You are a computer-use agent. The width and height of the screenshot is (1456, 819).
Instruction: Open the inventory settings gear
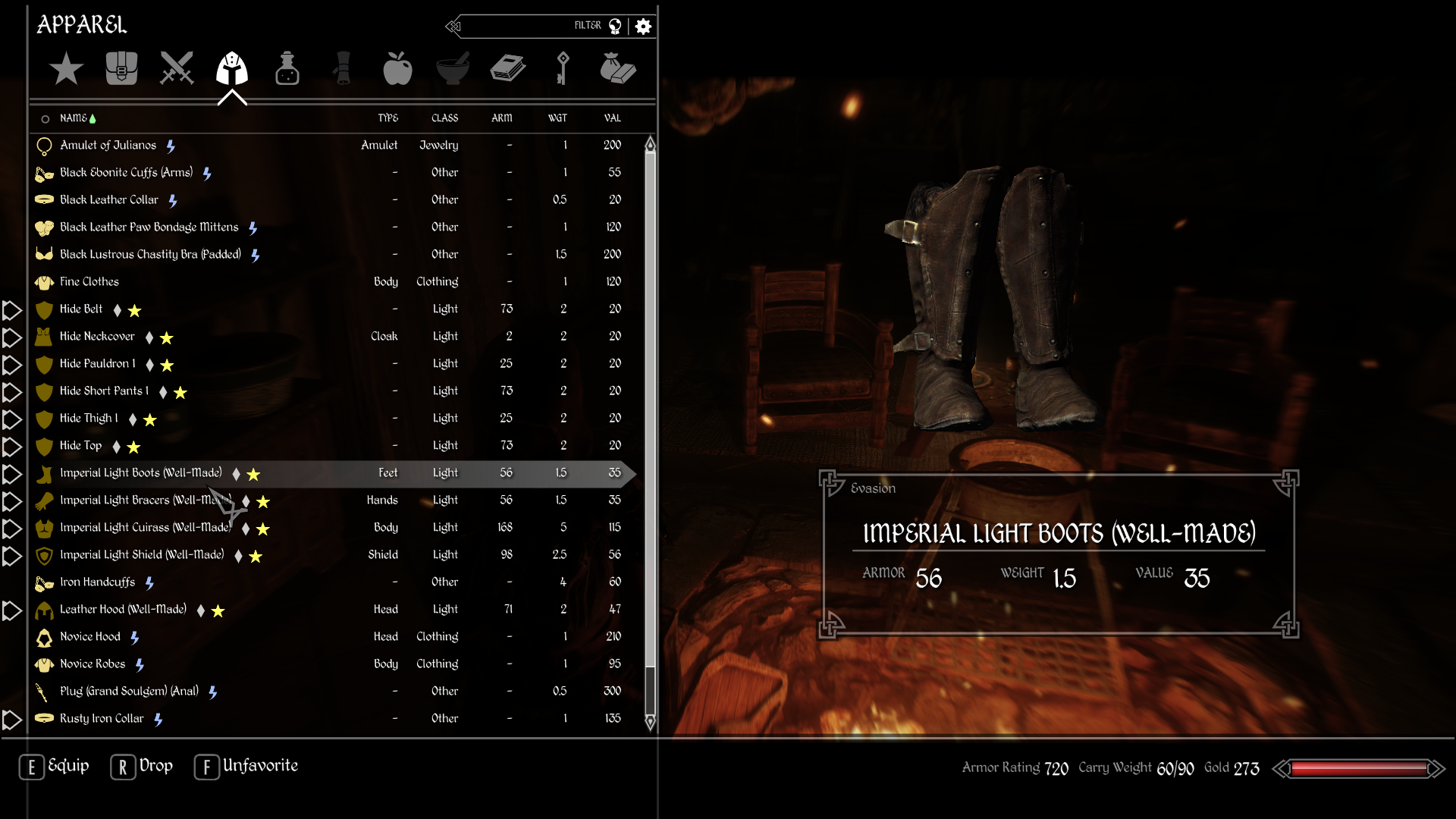pyautogui.click(x=644, y=26)
